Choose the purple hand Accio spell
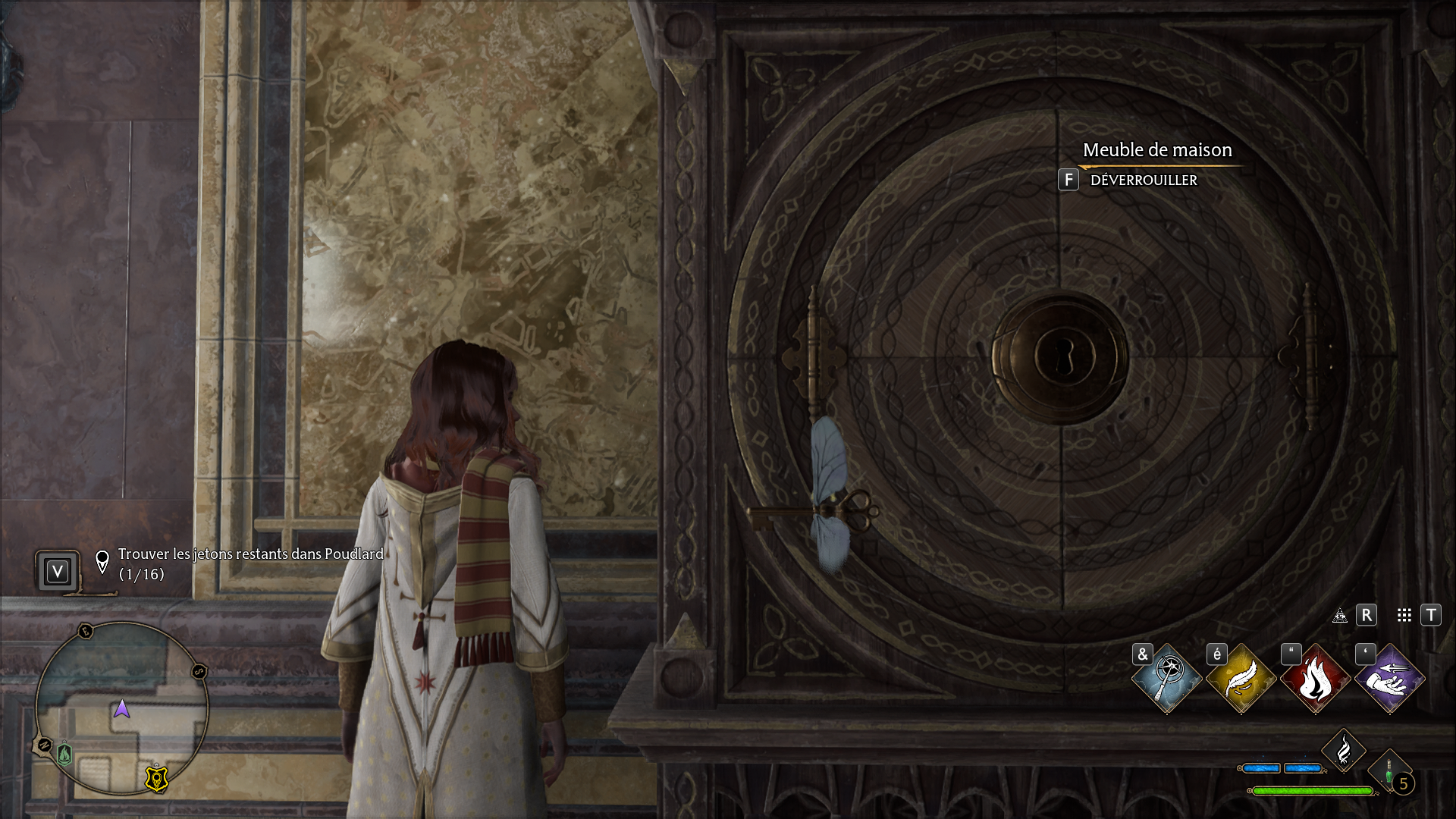The image size is (1456, 819). coord(1390,679)
